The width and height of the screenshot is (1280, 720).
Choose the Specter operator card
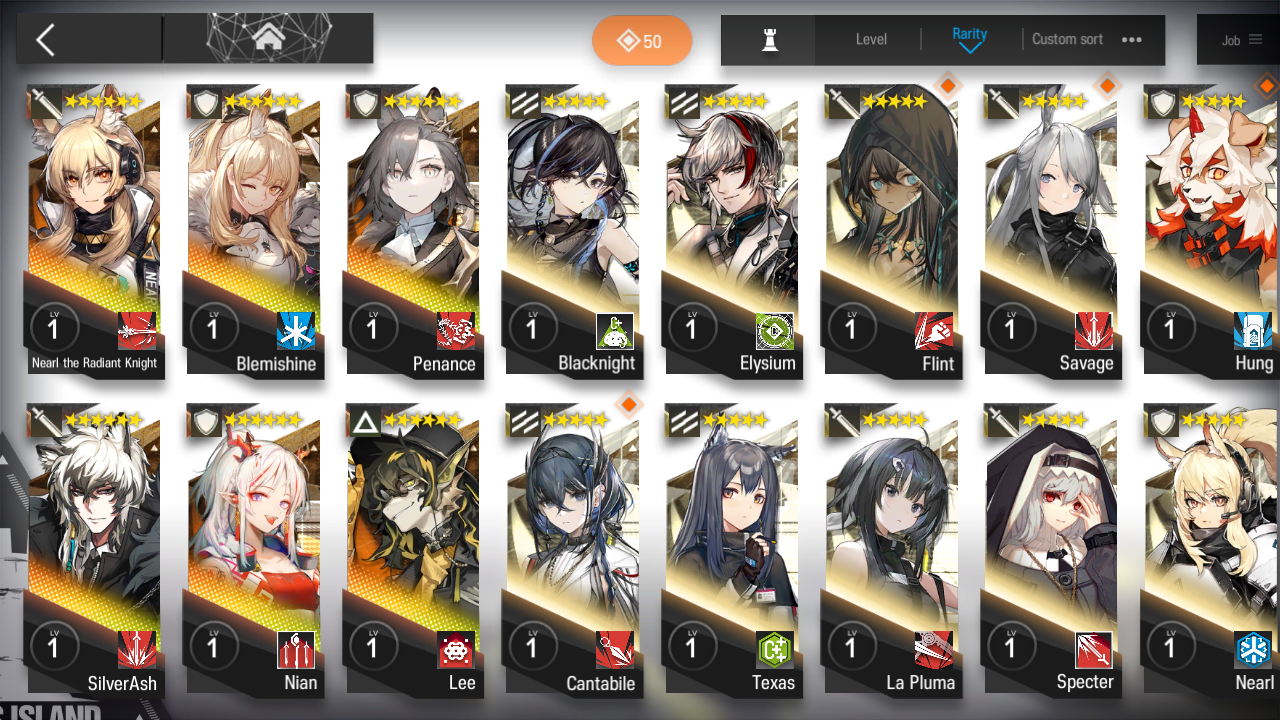[1050, 550]
